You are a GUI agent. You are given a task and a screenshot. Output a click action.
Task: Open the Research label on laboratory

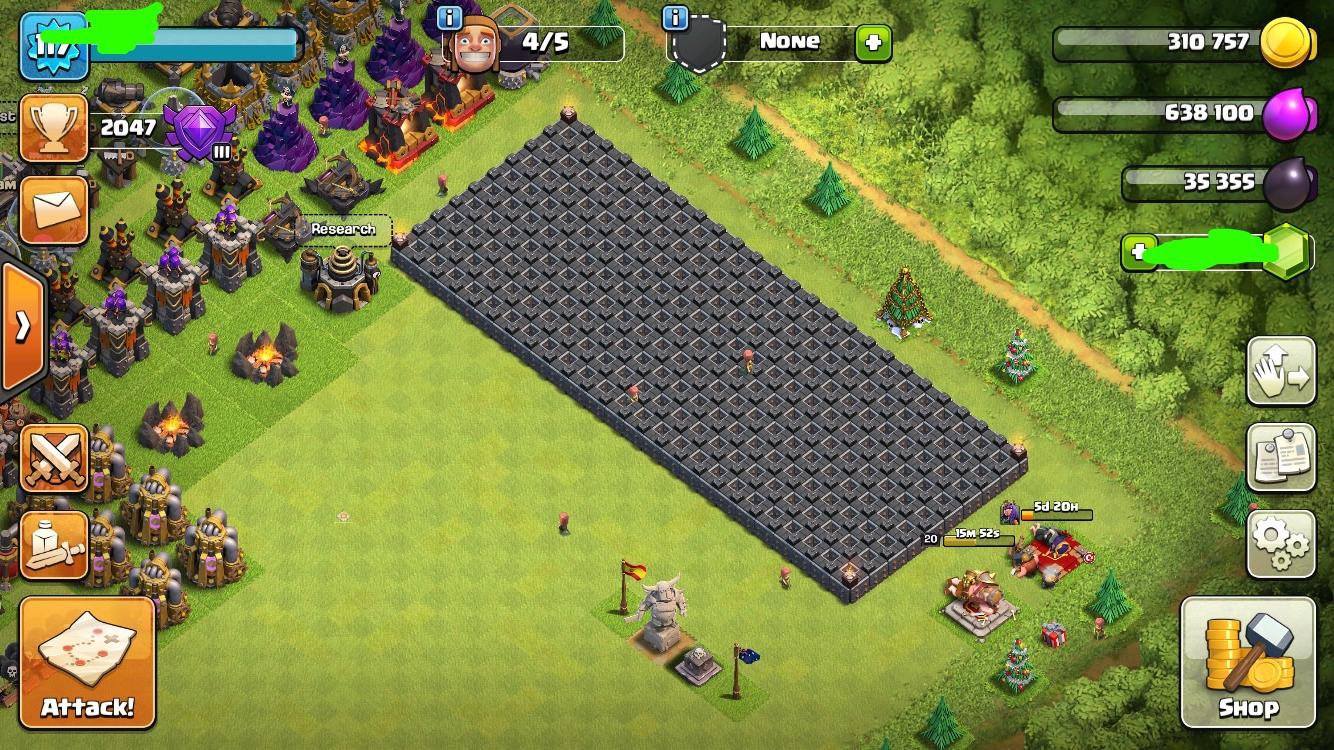click(x=343, y=229)
